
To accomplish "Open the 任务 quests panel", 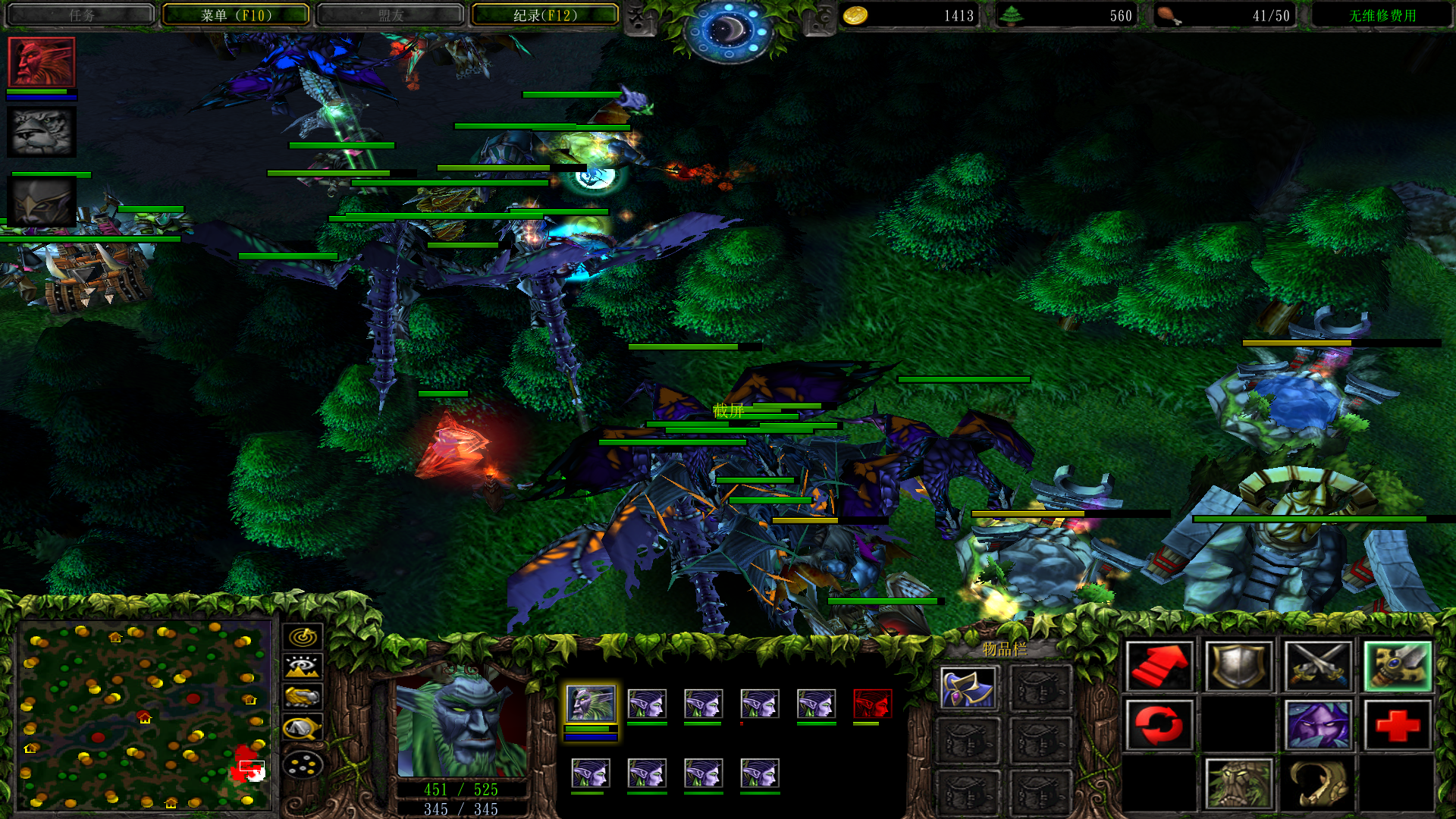I will point(81,15).
